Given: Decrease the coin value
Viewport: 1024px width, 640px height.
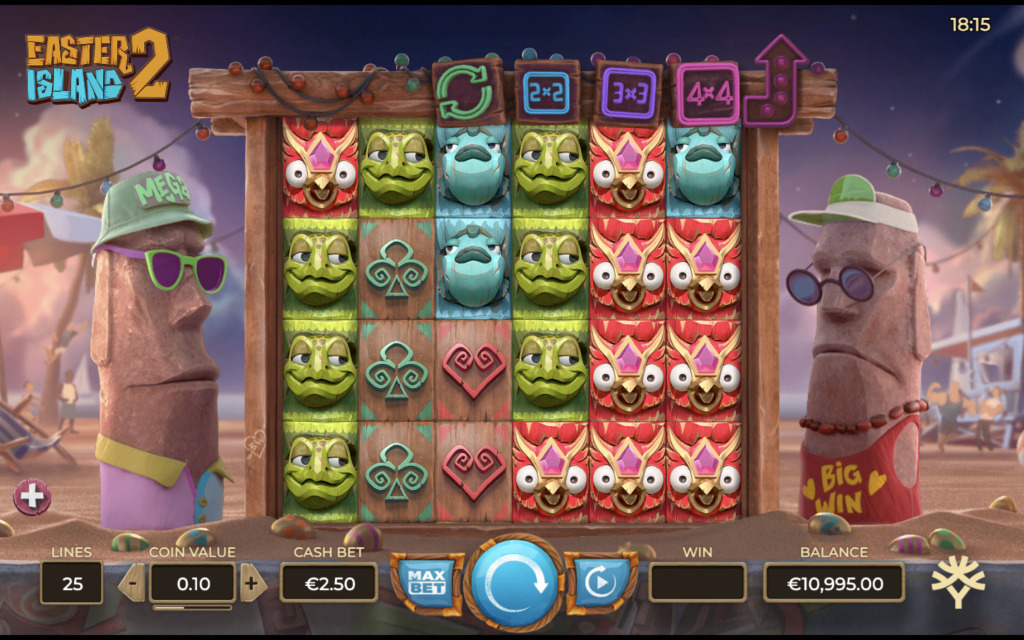Looking at the screenshot, I should click(x=134, y=582).
